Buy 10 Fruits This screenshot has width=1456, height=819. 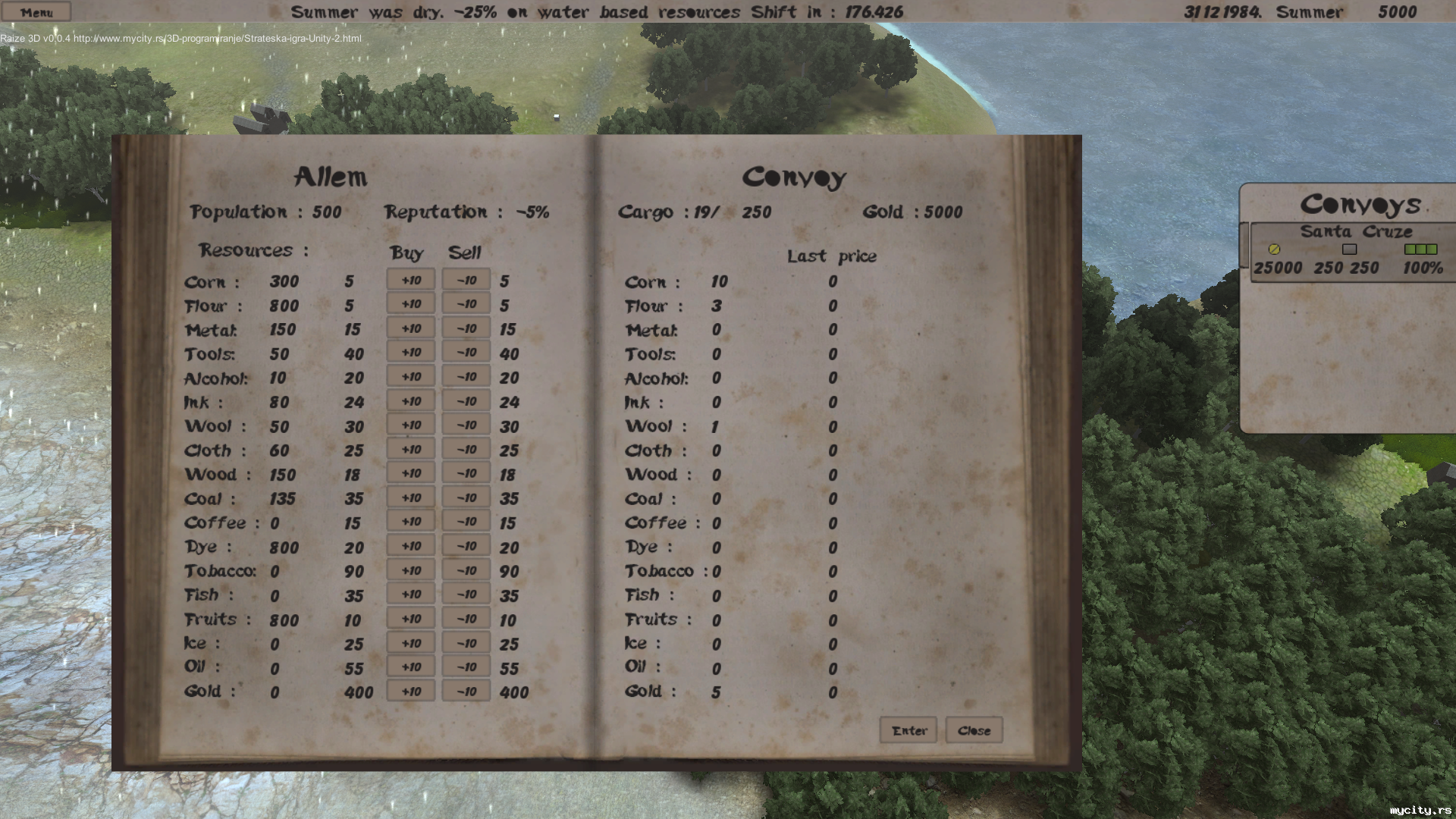coord(410,619)
